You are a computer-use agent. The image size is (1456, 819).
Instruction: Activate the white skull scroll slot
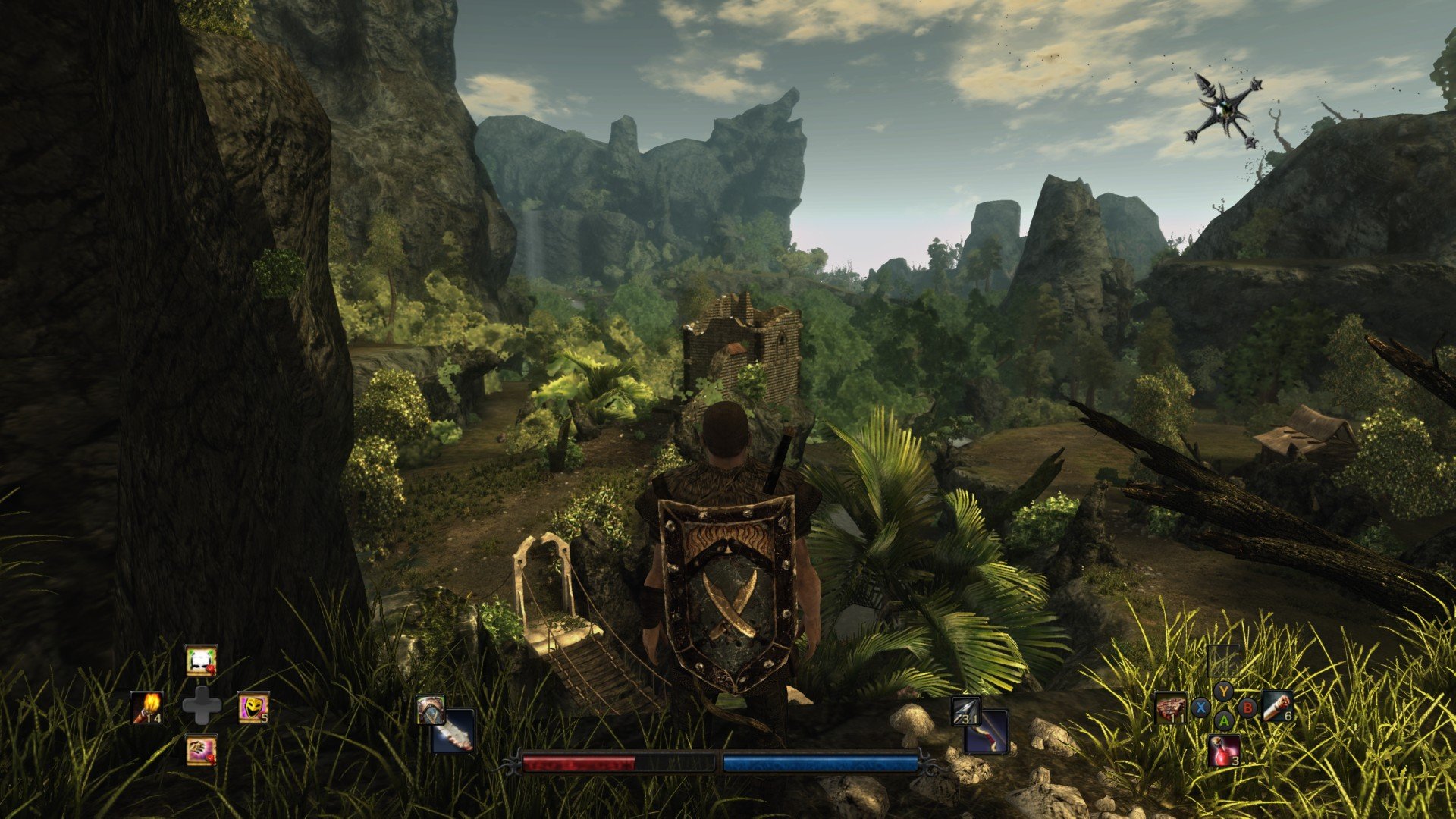(x=201, y=661)
